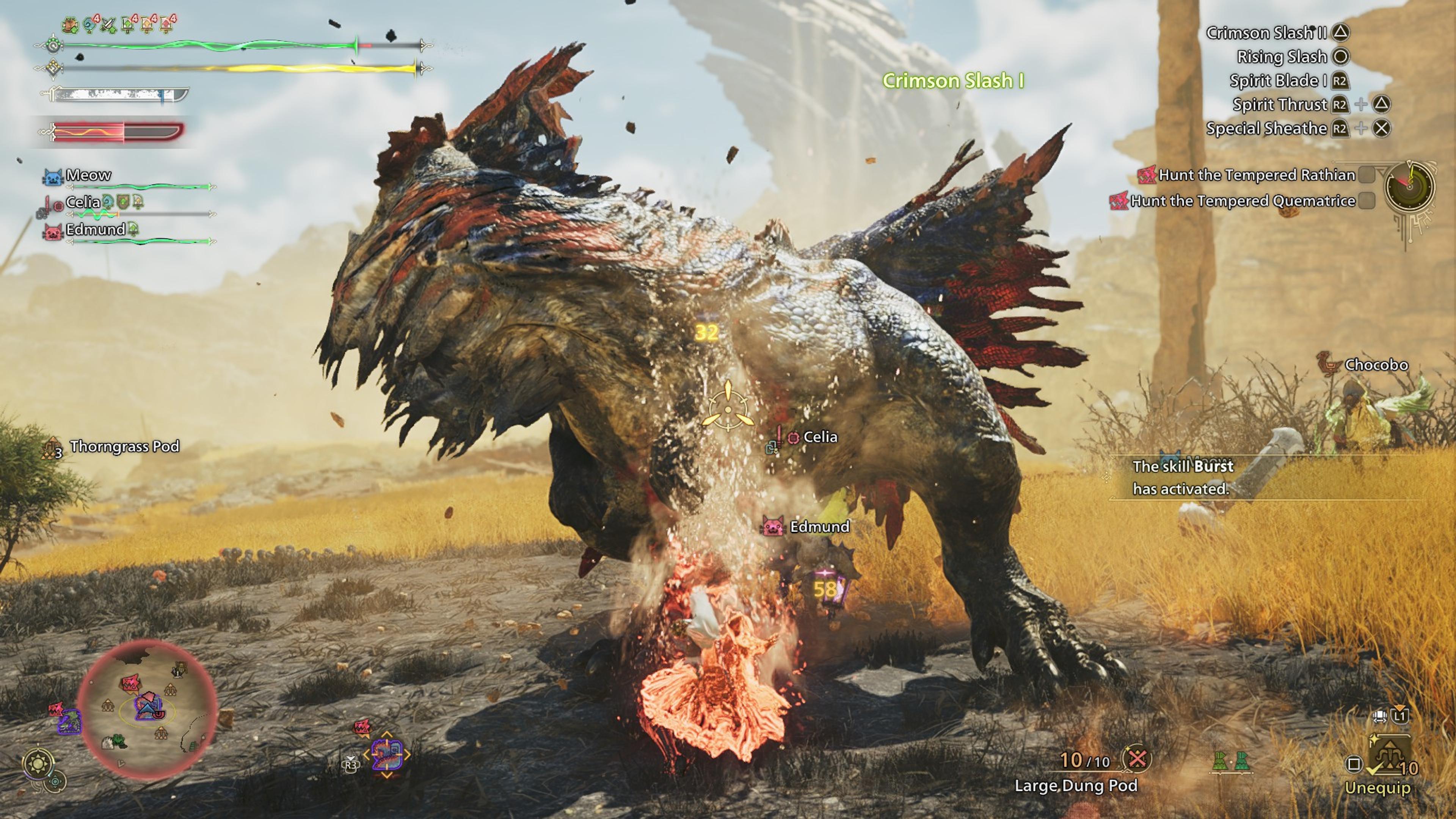Viewport: 1456px width, 819px height.
Task: Select party member Celia in list
Action: (x=83, y=202)
